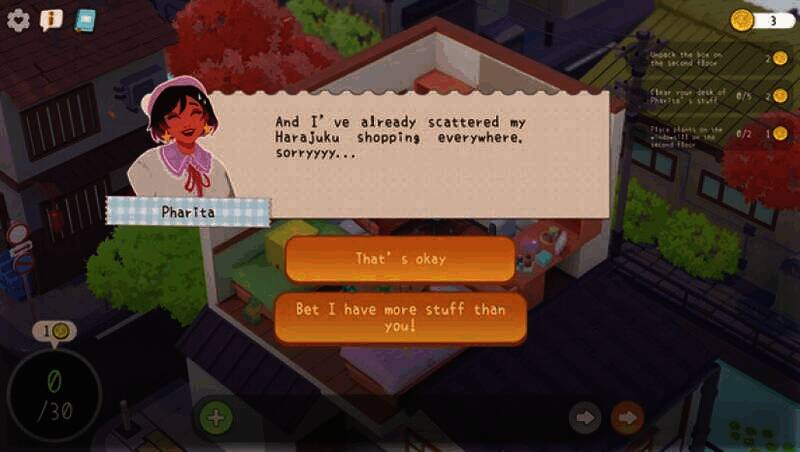Viewport: 800px width, 452px height.
Task: Open the info speech bubble icon
Action: [x=51, y=20]
